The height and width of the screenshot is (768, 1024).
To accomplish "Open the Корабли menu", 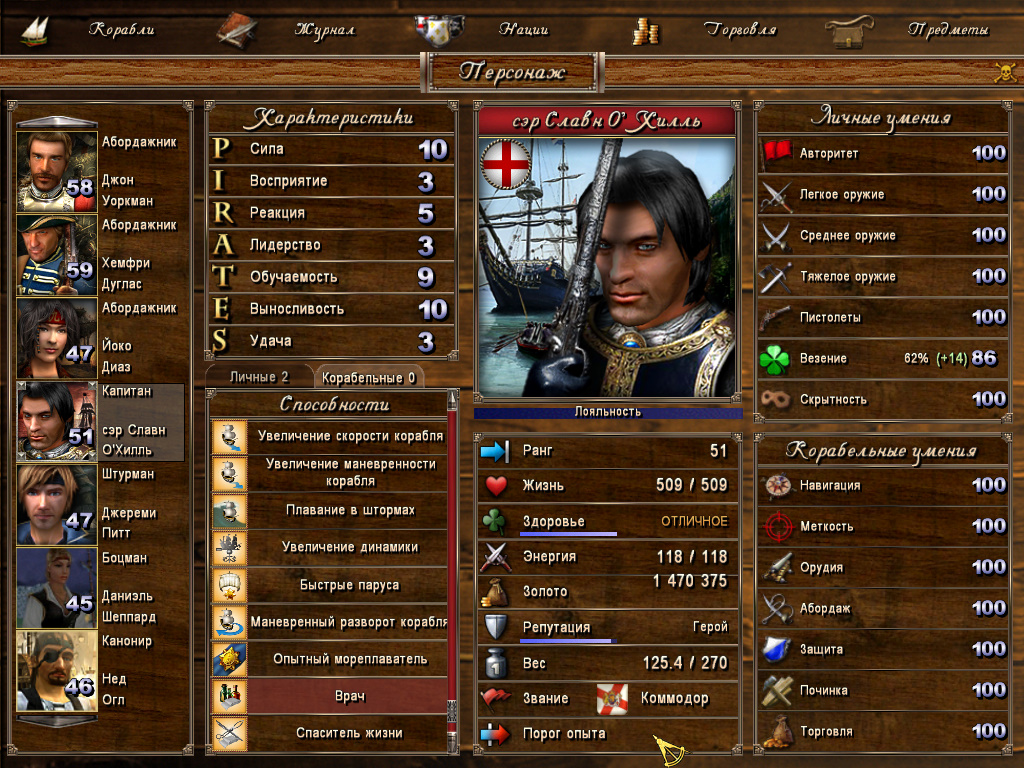I will [x=120, y=30].
